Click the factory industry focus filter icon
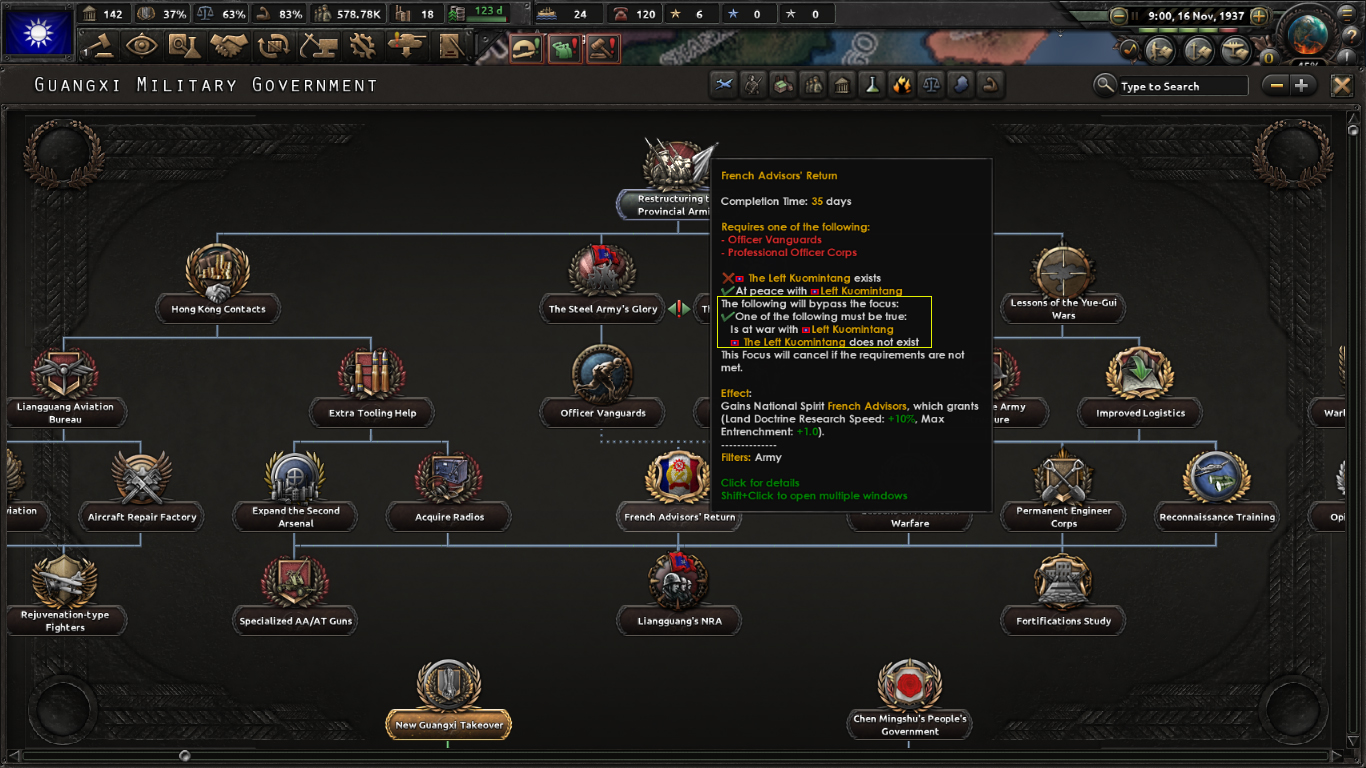 pos(783,85)
